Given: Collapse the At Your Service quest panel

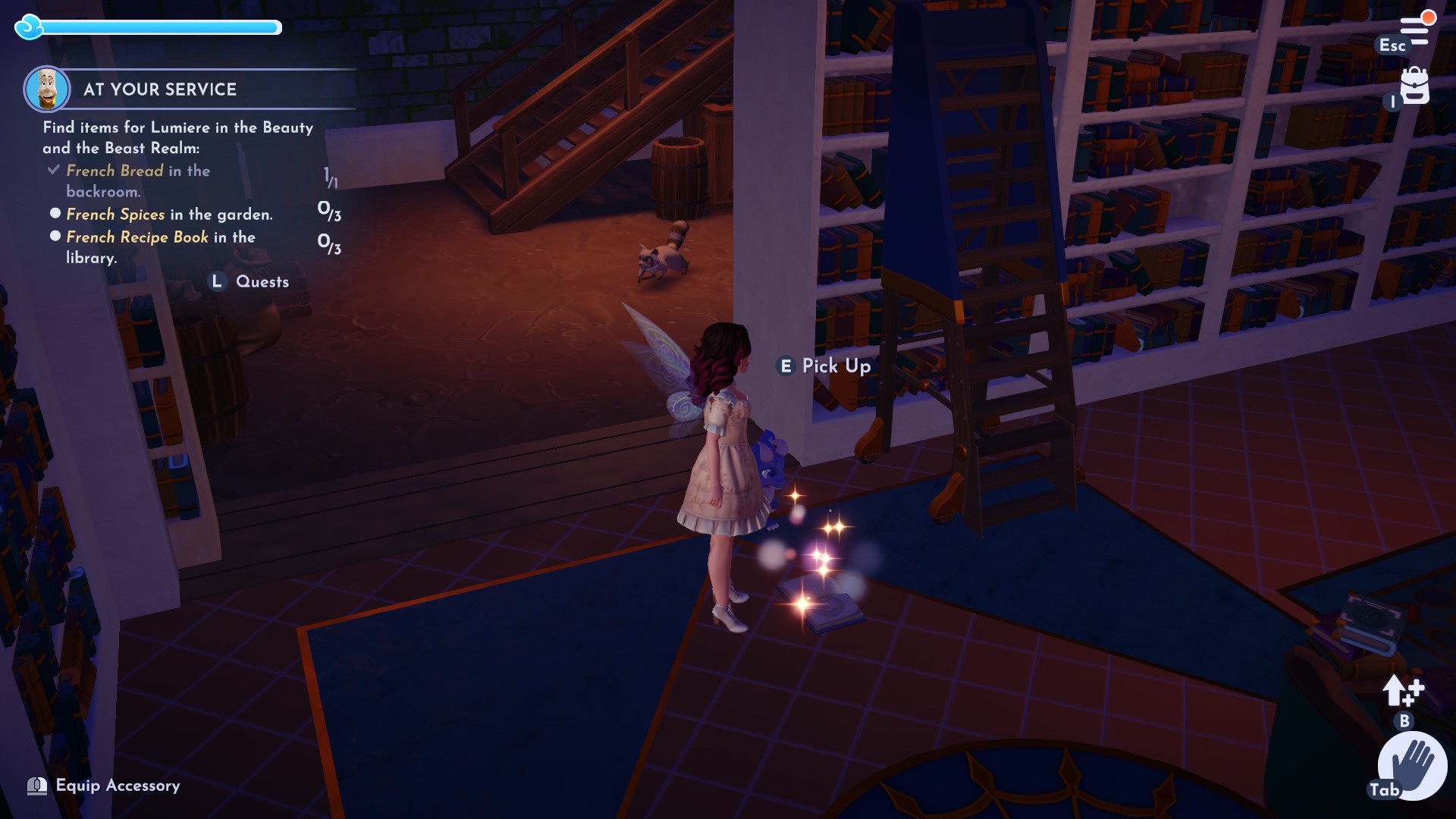Looking at the screenshot, I should tap(159, 89).
